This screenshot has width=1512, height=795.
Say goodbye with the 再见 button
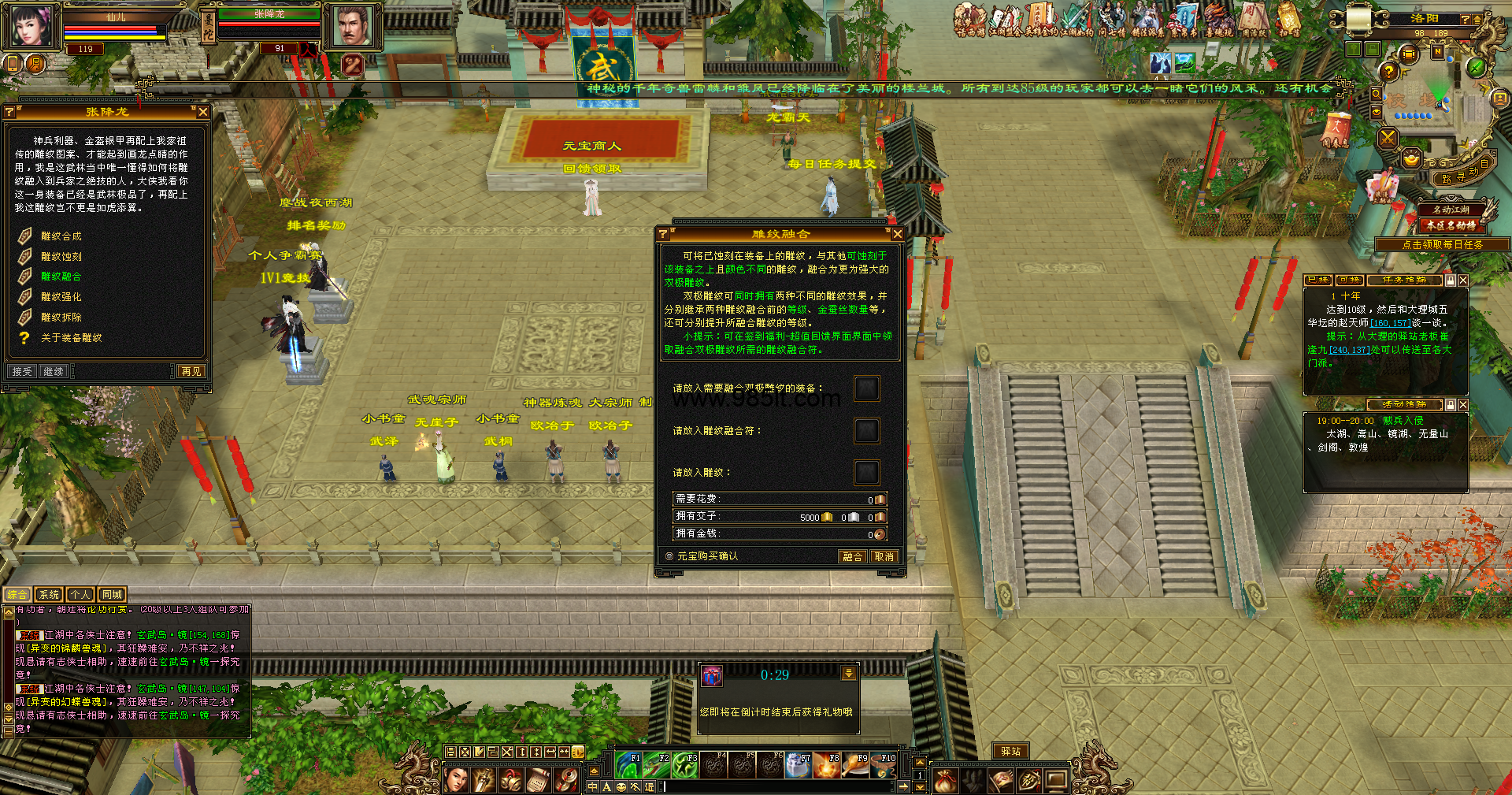(x=191, y=371)
